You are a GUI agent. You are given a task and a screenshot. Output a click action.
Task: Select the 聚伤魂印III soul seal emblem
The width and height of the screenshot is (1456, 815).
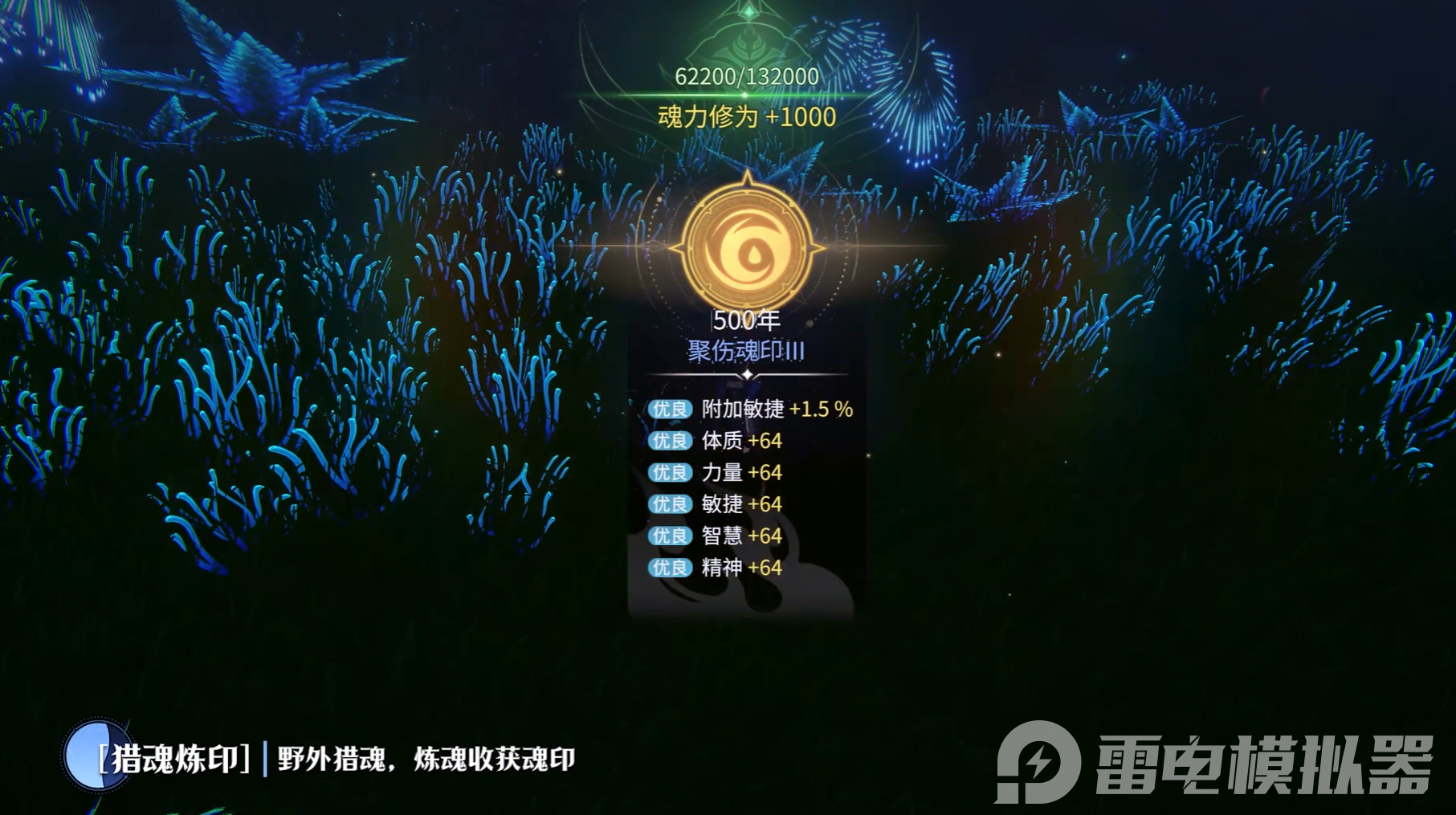click(746, 350)
